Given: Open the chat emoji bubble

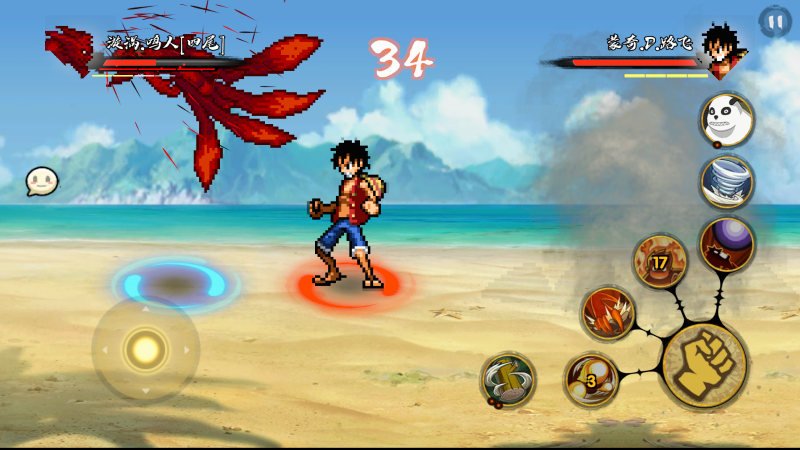Looking at the screenshot, I should 42,181.
